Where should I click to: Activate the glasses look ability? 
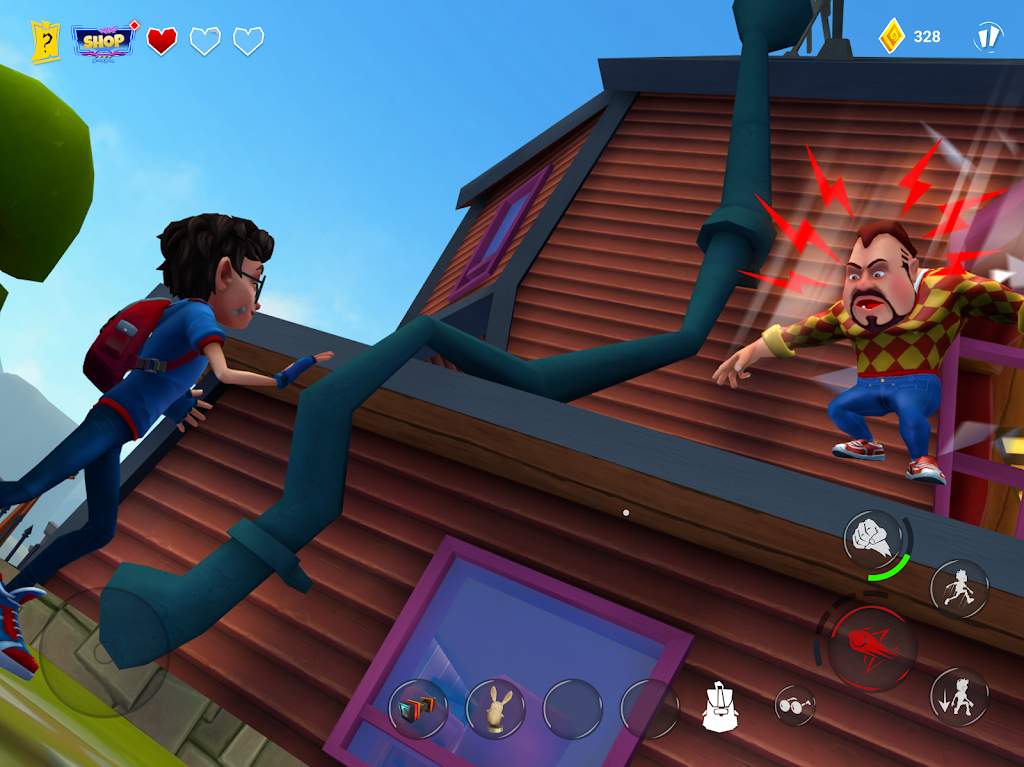795,706
